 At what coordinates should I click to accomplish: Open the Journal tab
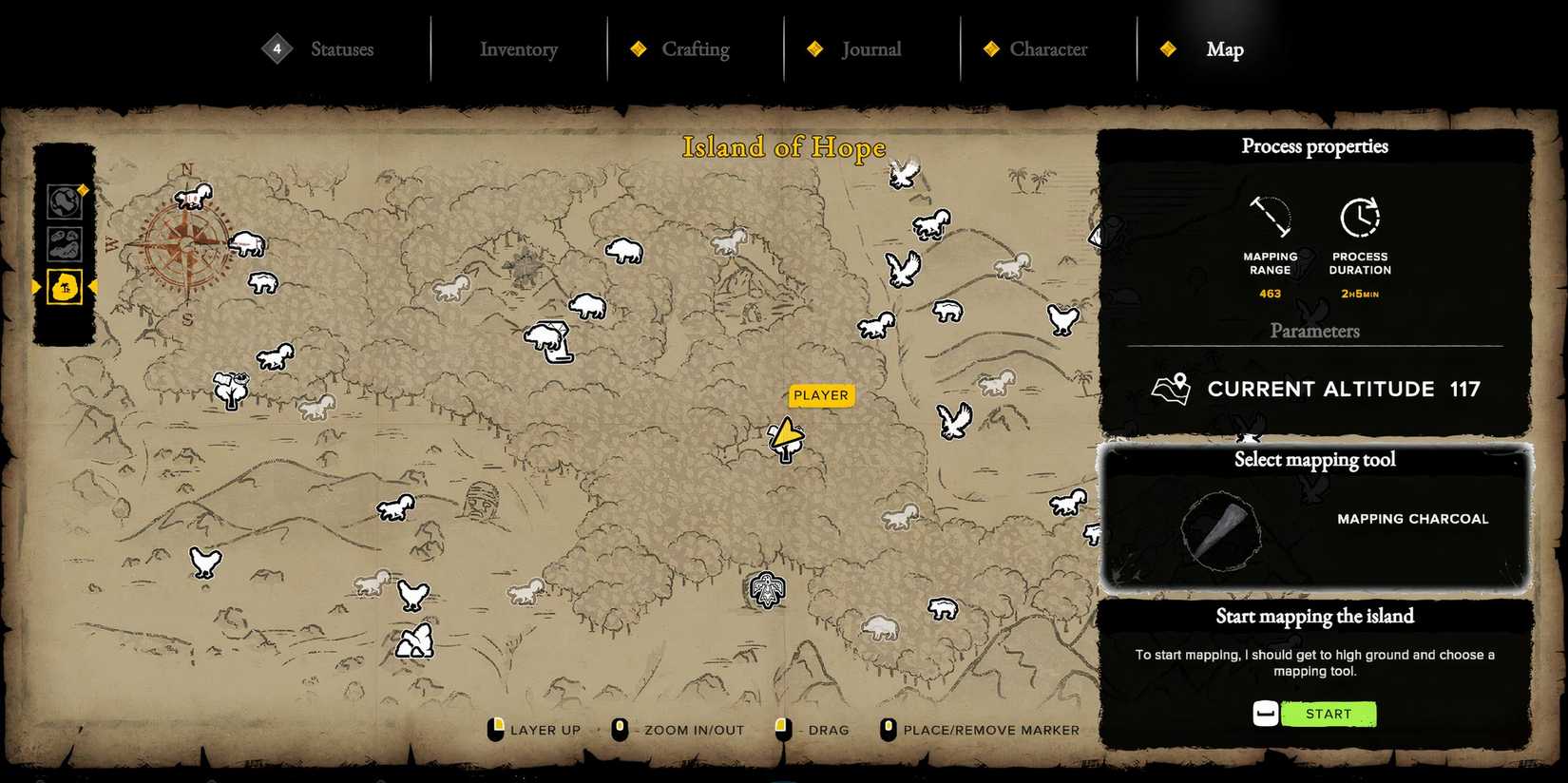coord(870,48)
